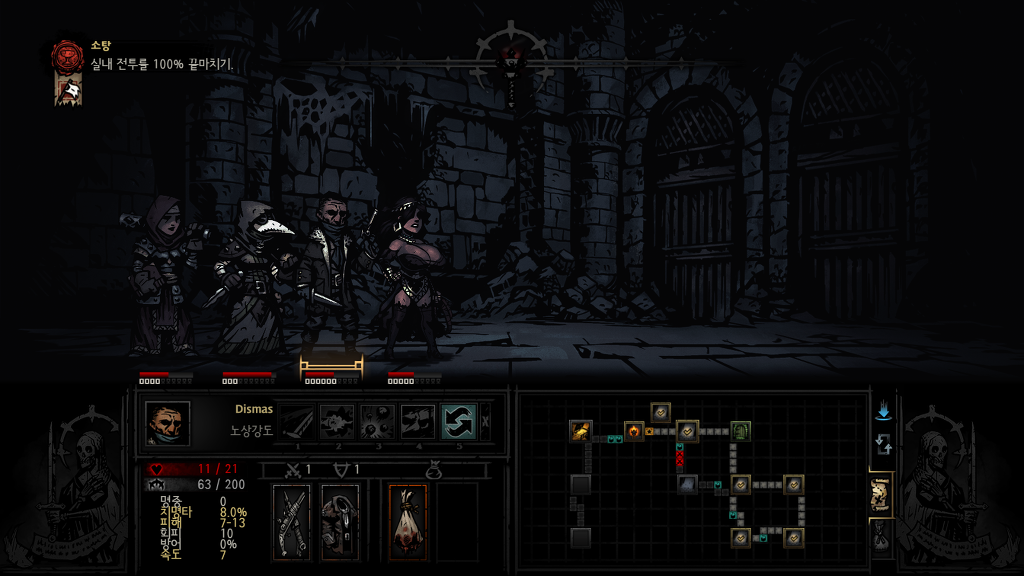Inspect the crossed pistol and dagger weapon slot
1024x576 pixels.
tap(292, 521)
